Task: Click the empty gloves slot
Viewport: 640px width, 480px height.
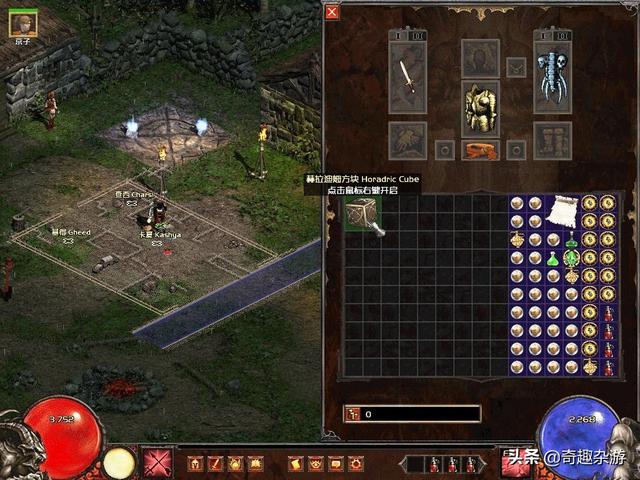Action: (x=406, y=140)
